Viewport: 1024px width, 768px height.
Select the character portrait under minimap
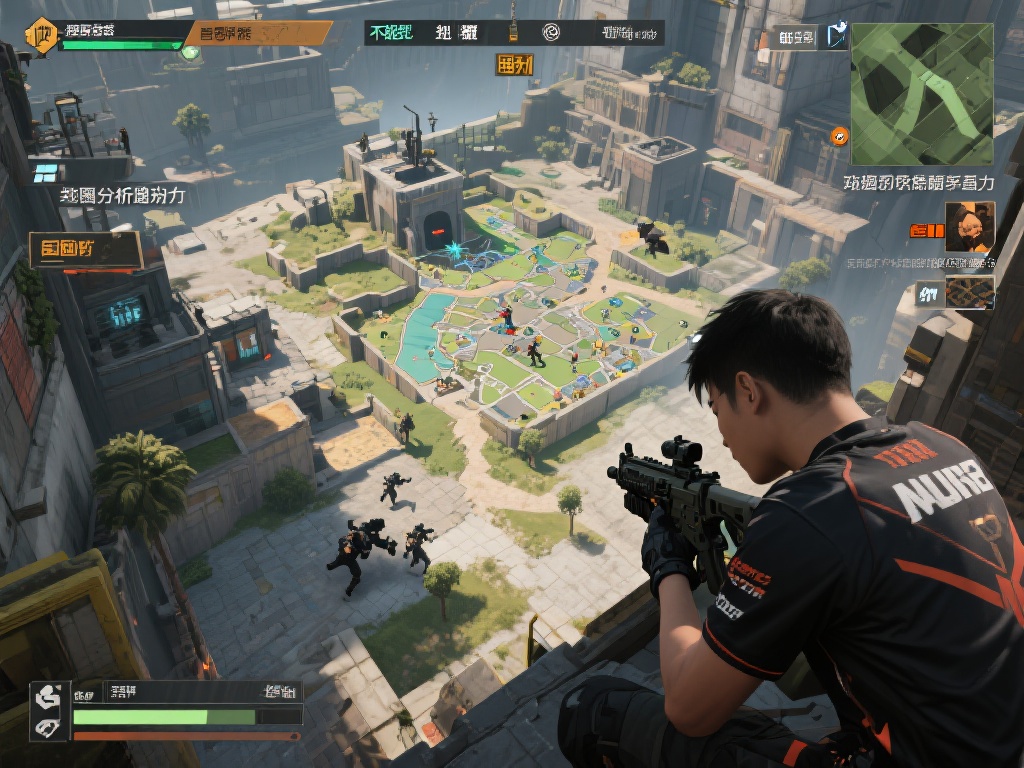pyautogui.click(x=969, y=227)
